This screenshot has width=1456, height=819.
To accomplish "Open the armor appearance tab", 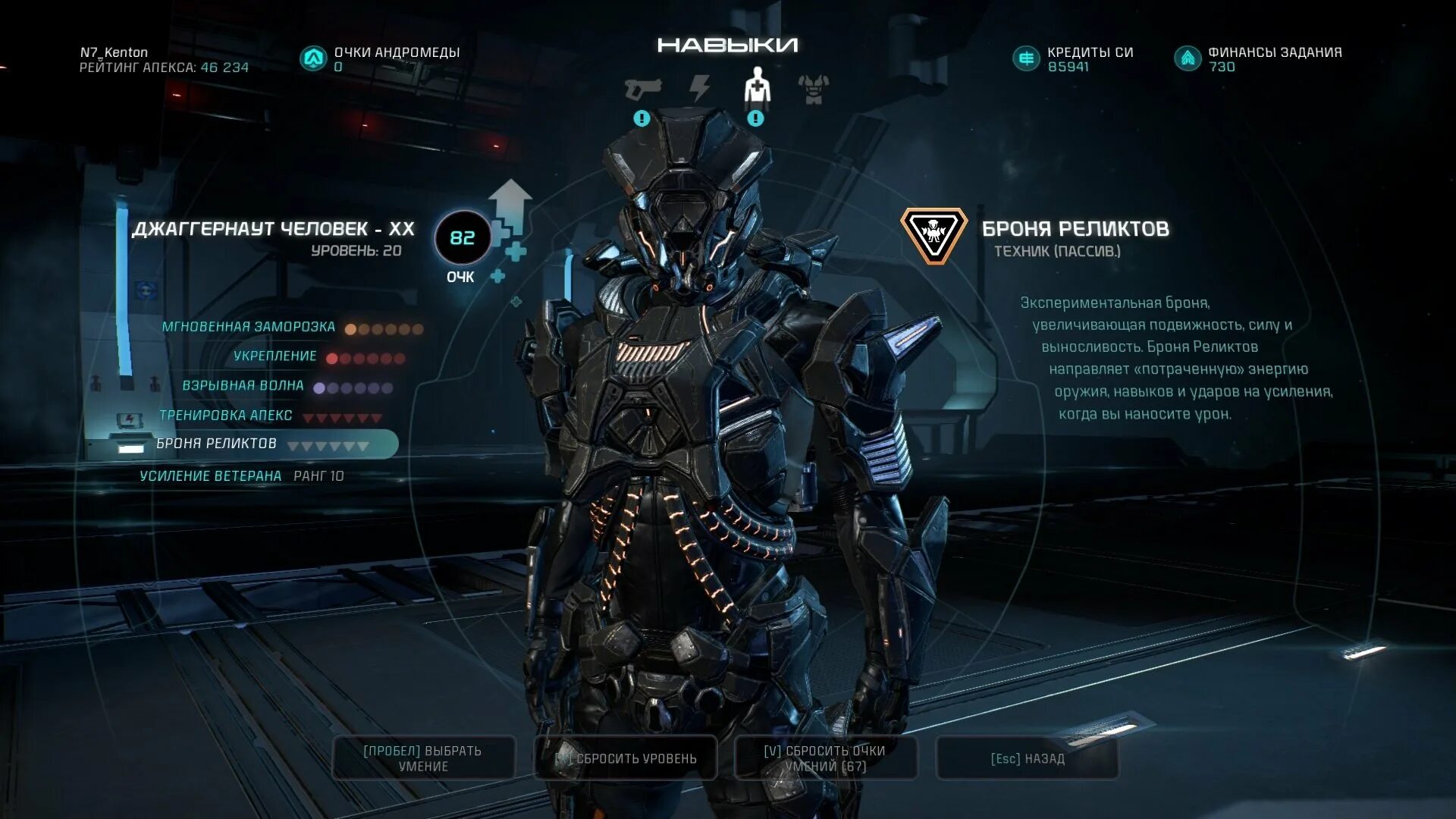I will 814,89.
